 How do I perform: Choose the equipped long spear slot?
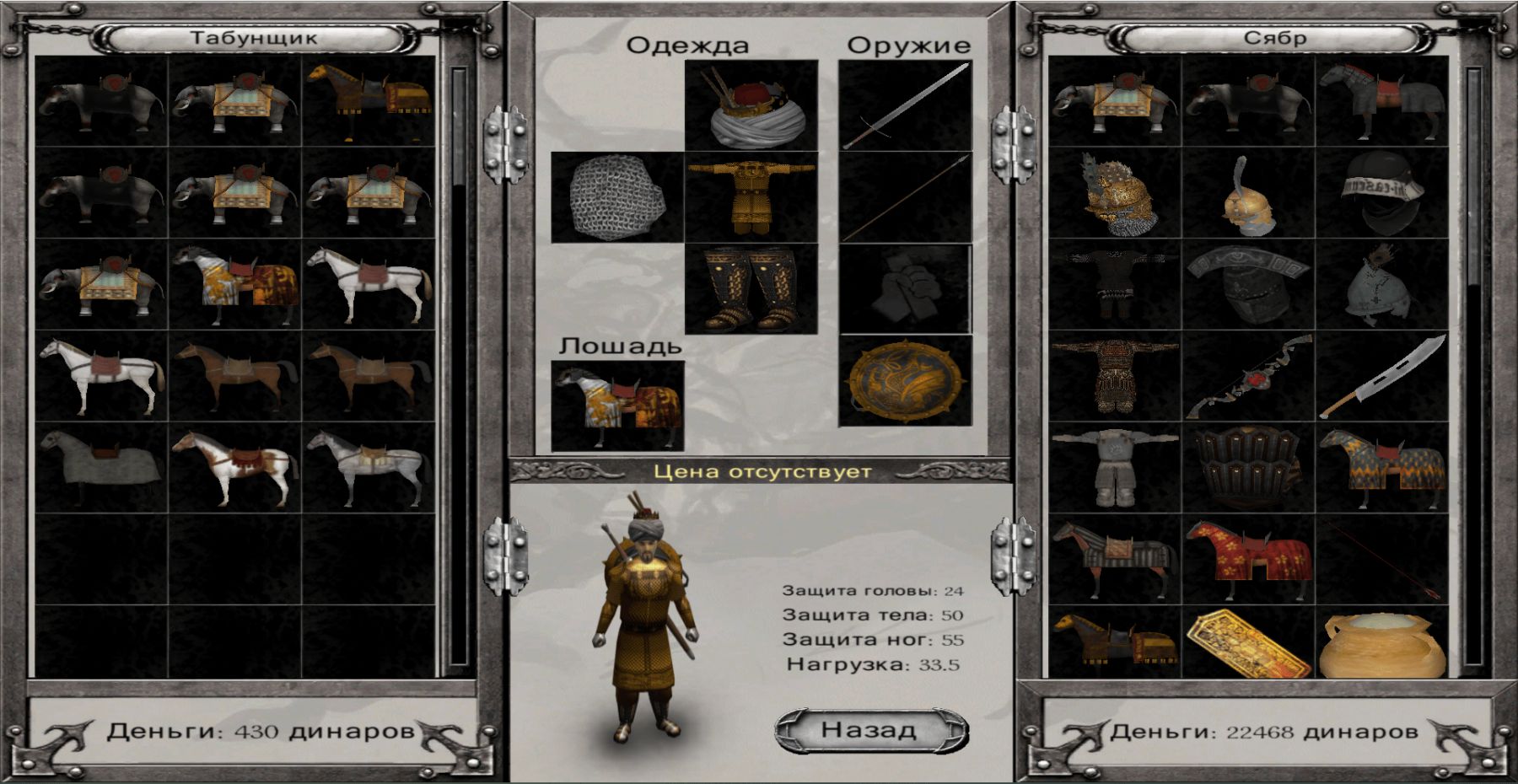point(905,197)
